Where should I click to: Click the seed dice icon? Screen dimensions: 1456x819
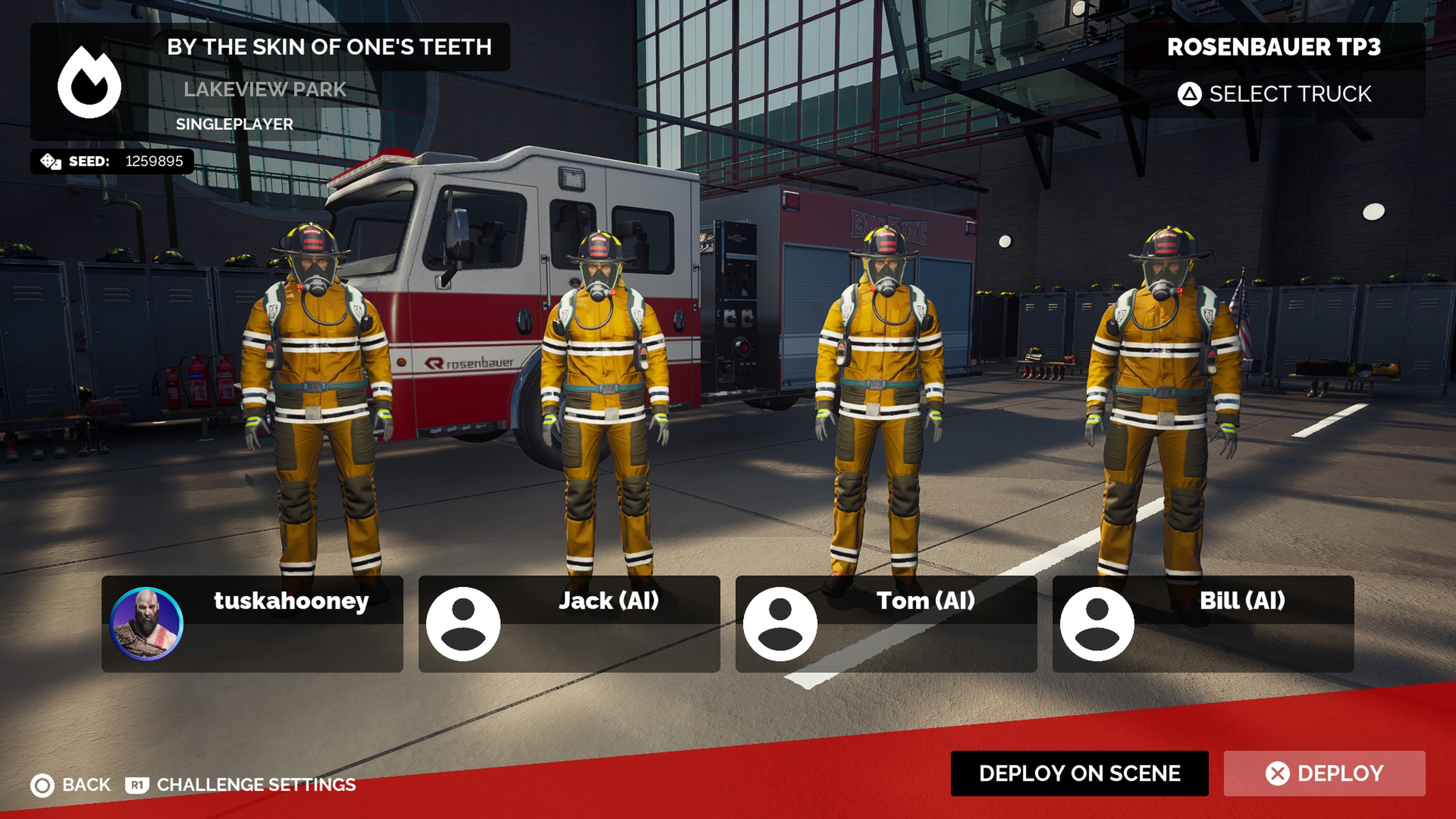click(50, 162)
